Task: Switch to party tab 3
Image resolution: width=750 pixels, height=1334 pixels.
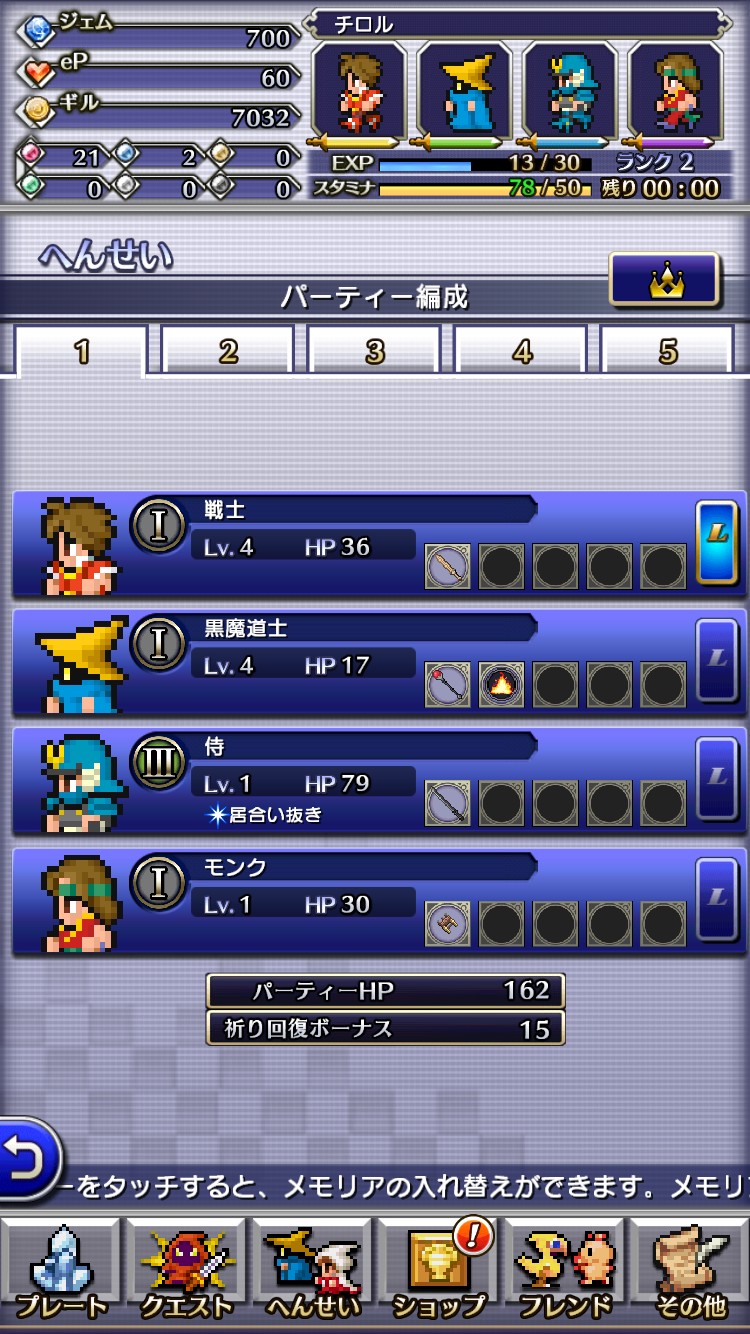Action: pos(375,351)
